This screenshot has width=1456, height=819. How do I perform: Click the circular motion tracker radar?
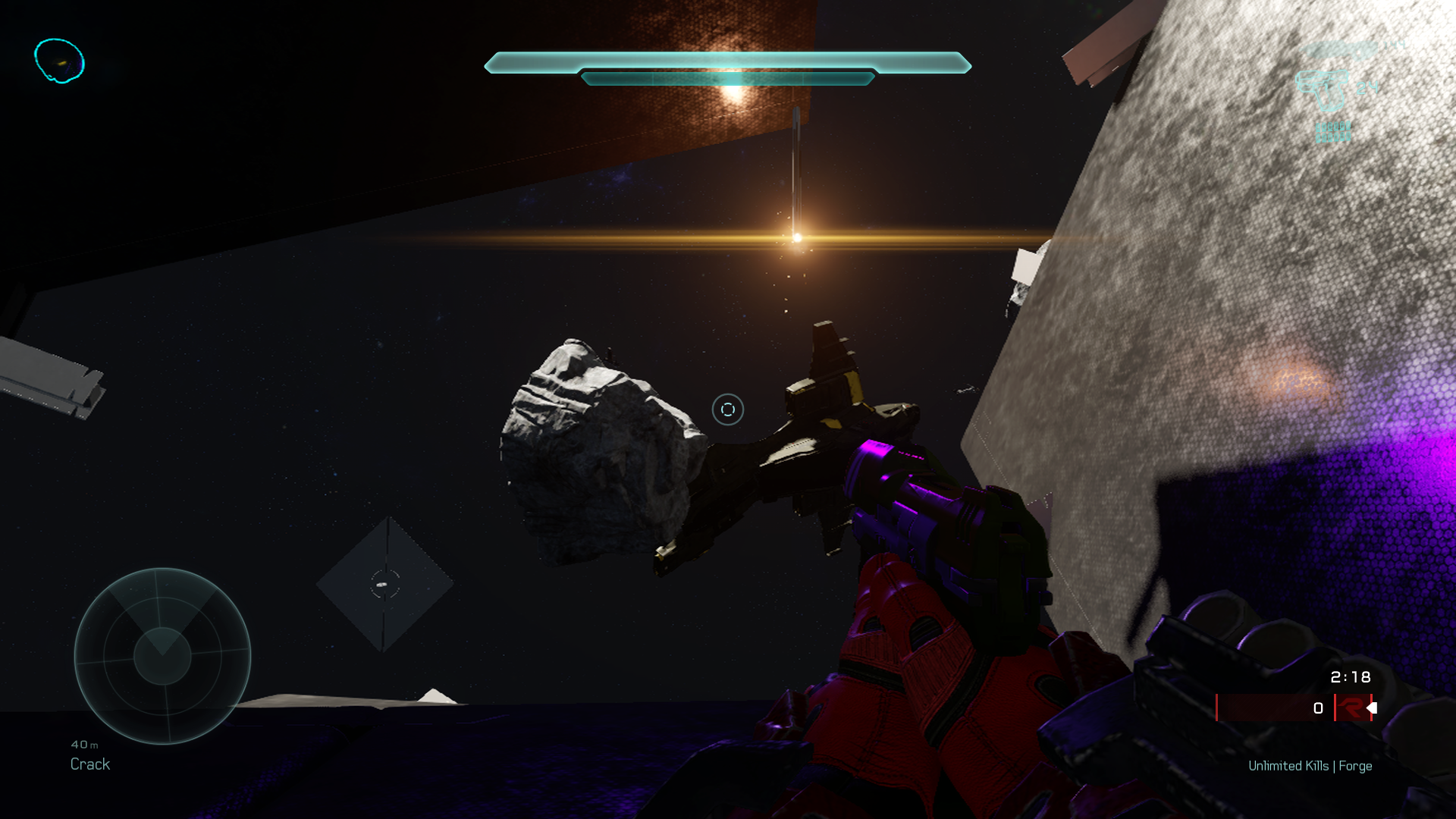tap(162, 656)
